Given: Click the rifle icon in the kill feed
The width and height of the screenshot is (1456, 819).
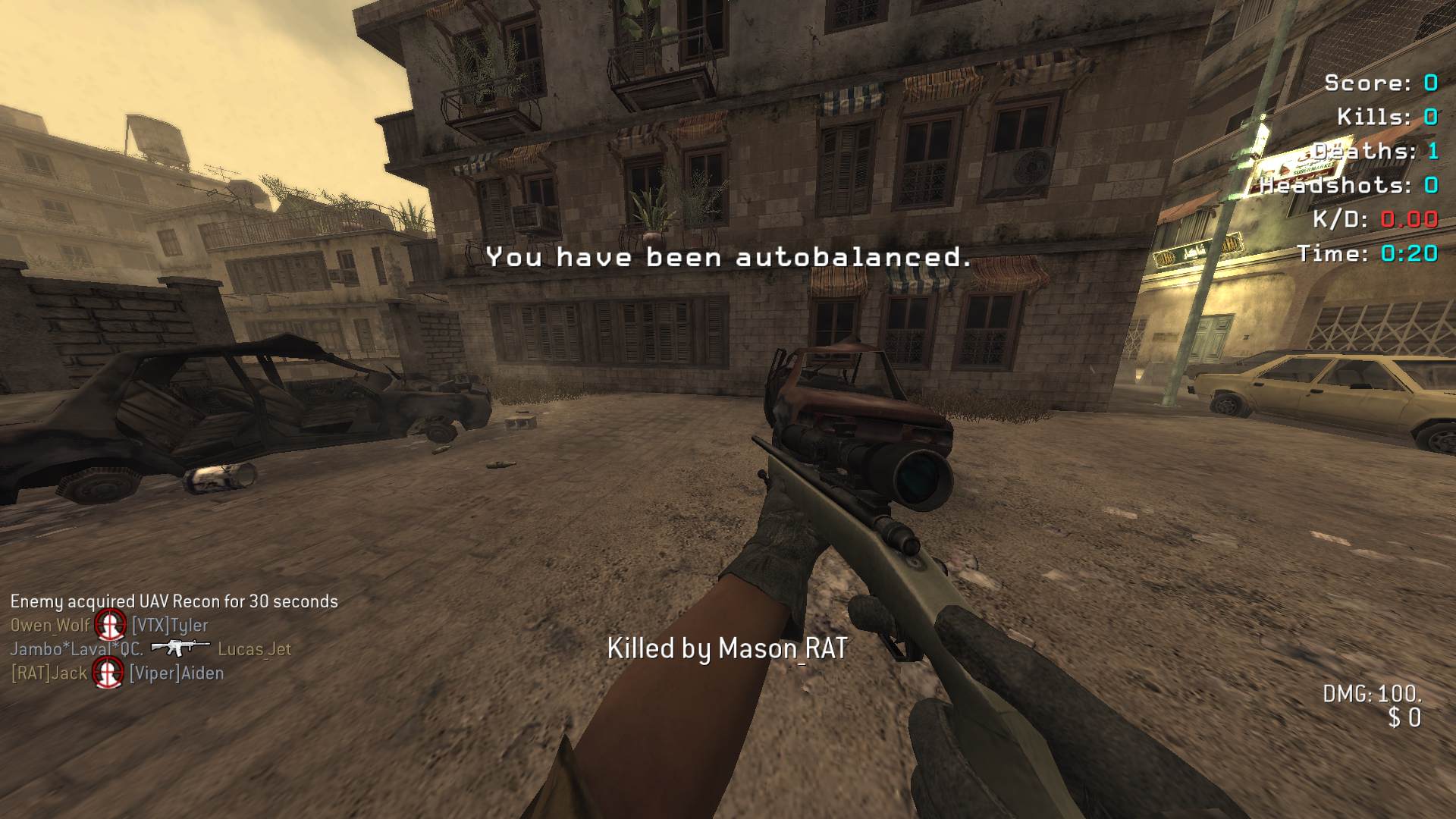Looking at the screenshot, I should click(180, 648).
